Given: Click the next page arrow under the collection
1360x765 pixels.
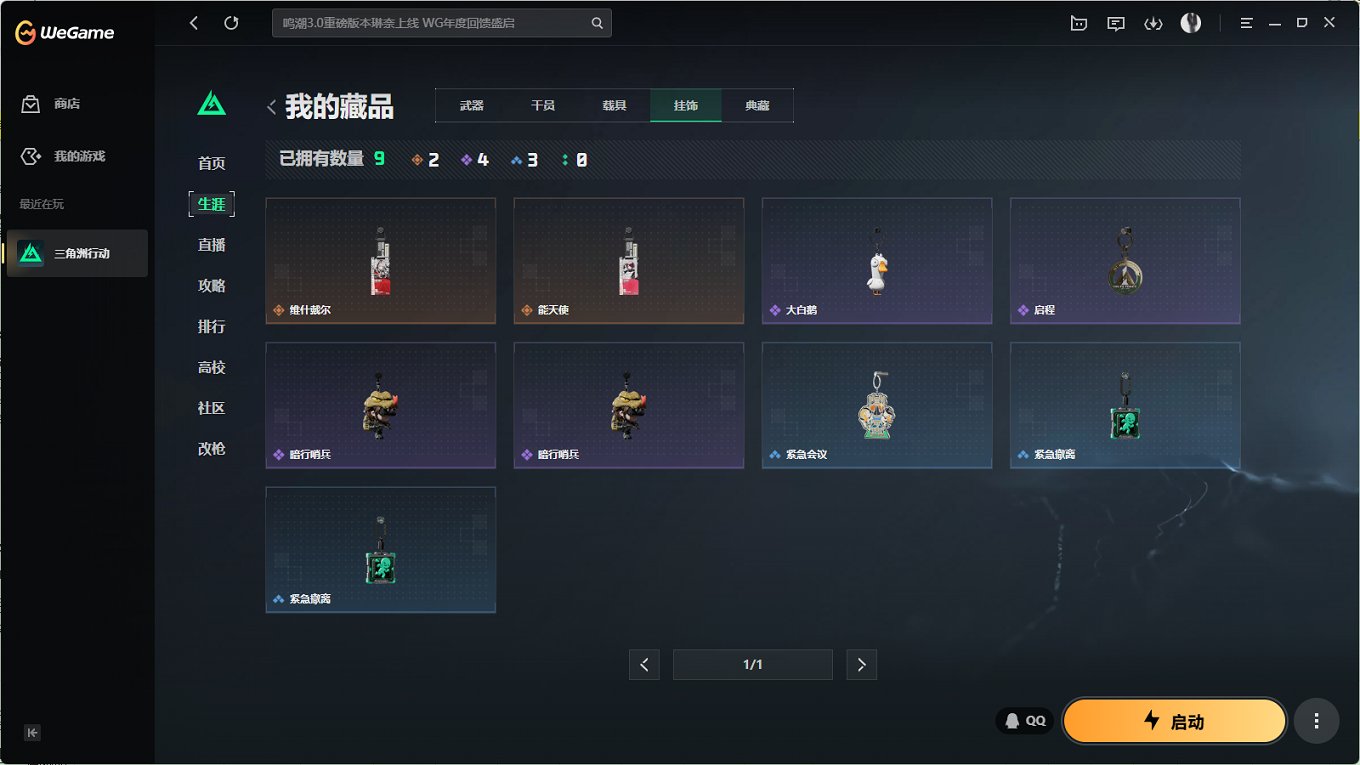Looking at the screenshot, I should click(x=861, y=664).
